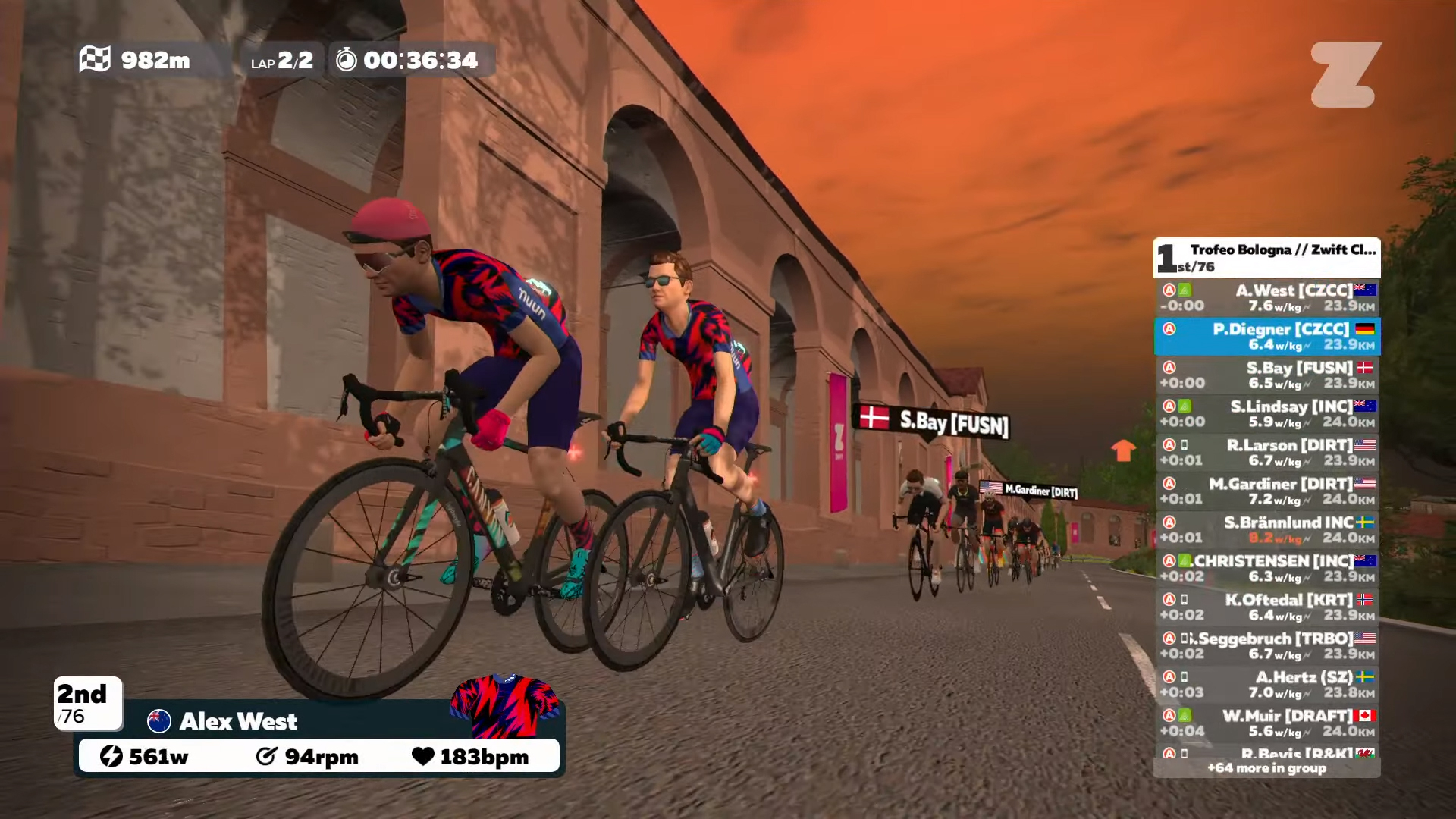Select S.Lindsay [INC] rider row

pyautogui.click(x=1266, y=414)
